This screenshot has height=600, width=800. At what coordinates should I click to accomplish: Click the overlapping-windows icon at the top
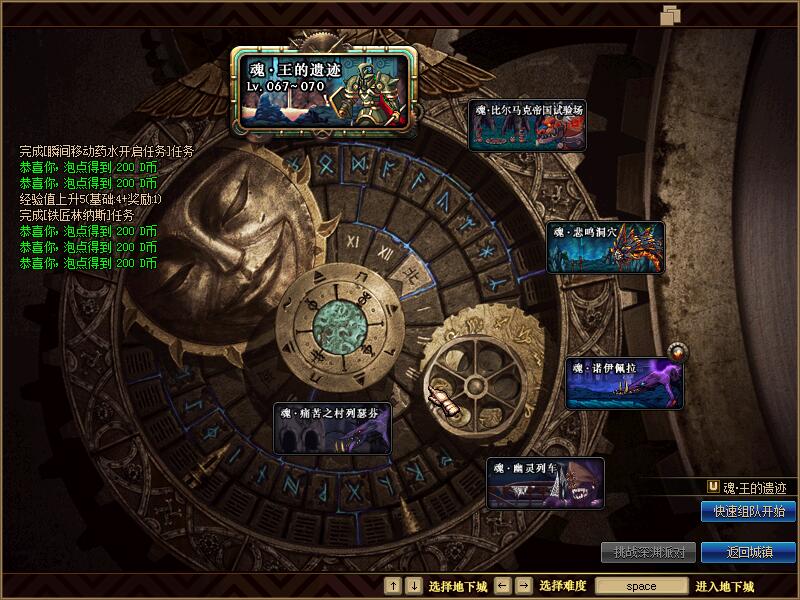point(670,14)
